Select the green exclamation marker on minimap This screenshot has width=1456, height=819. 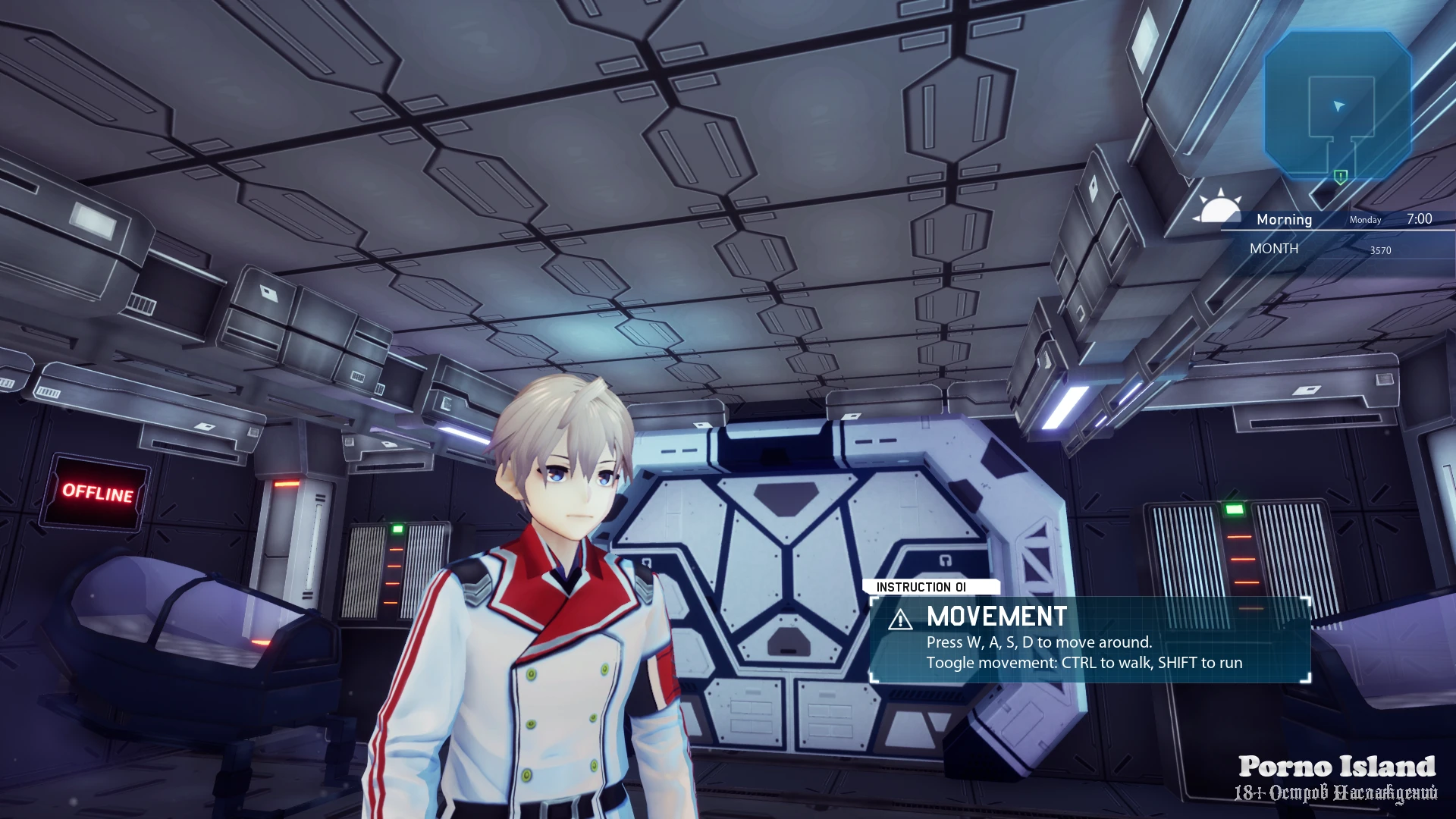(1341, 177)
